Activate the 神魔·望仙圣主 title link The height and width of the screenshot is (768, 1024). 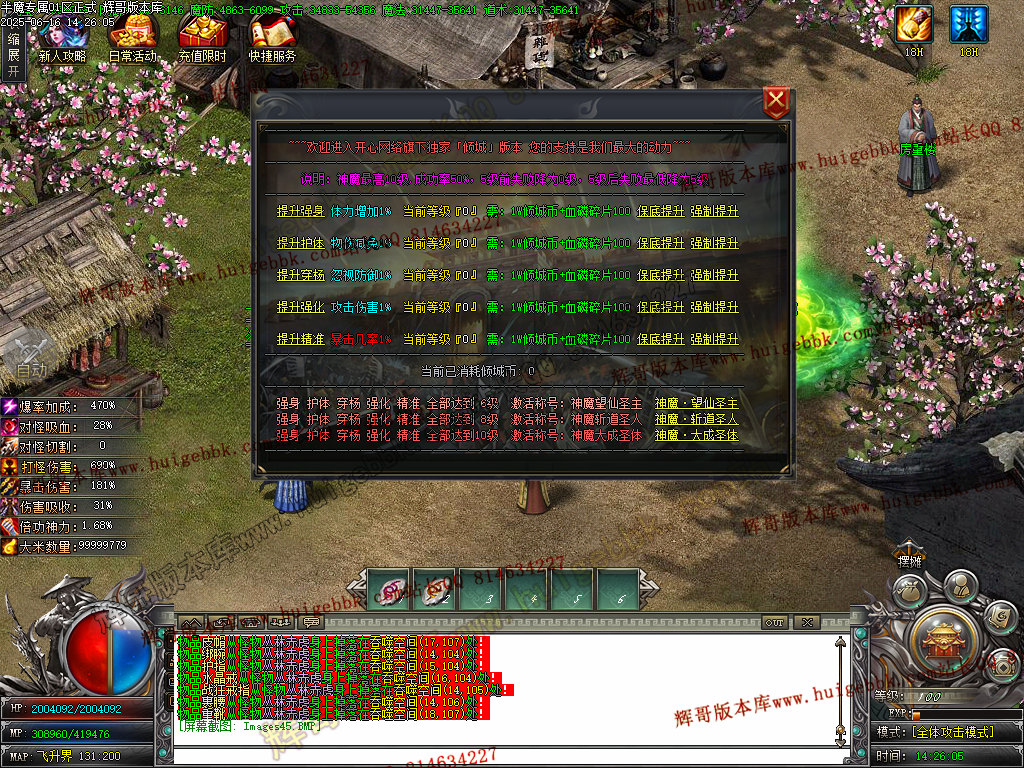coord(696,403)
